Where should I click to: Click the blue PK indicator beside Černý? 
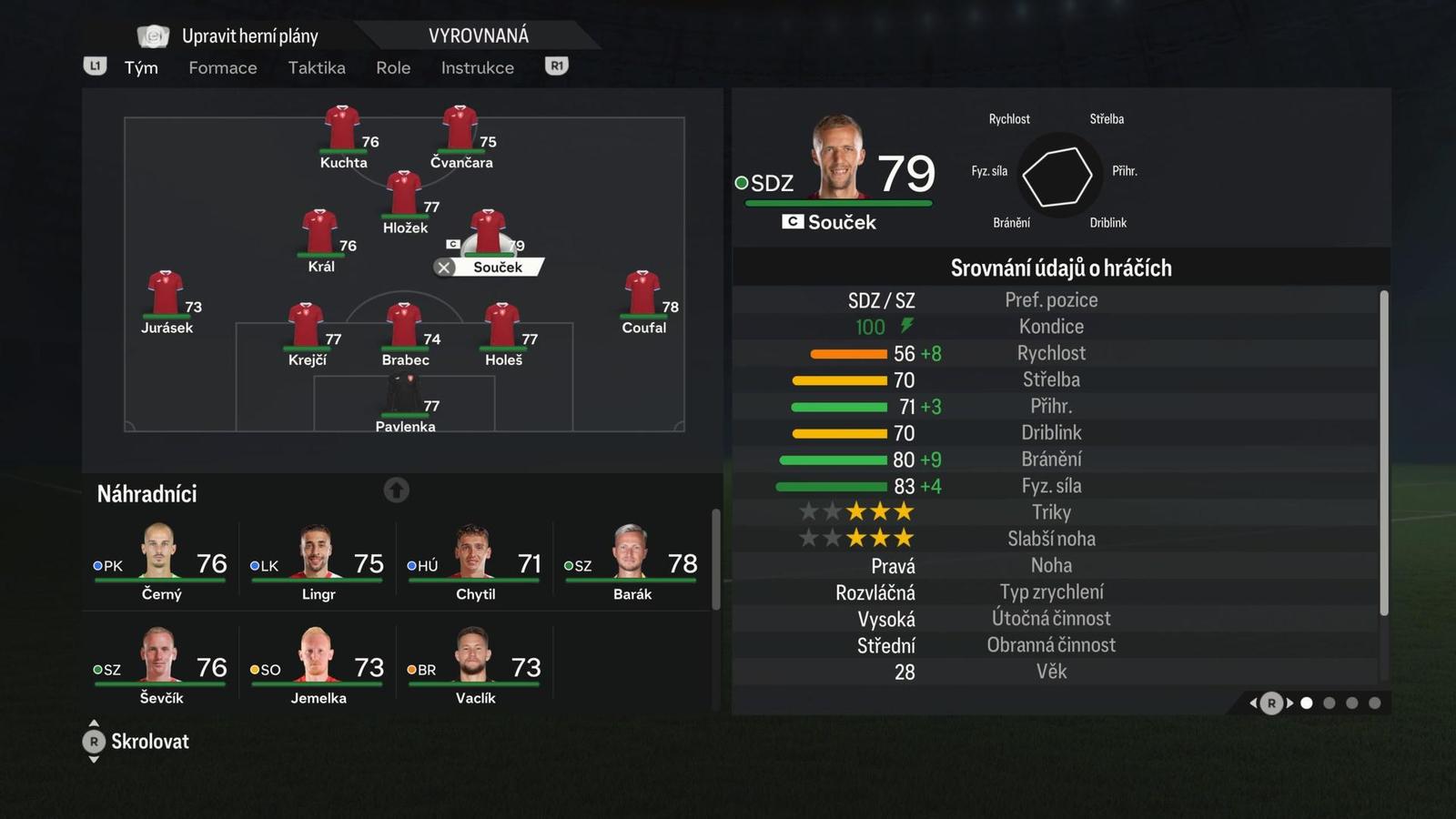pyautogui.click(x=96, y=565)
